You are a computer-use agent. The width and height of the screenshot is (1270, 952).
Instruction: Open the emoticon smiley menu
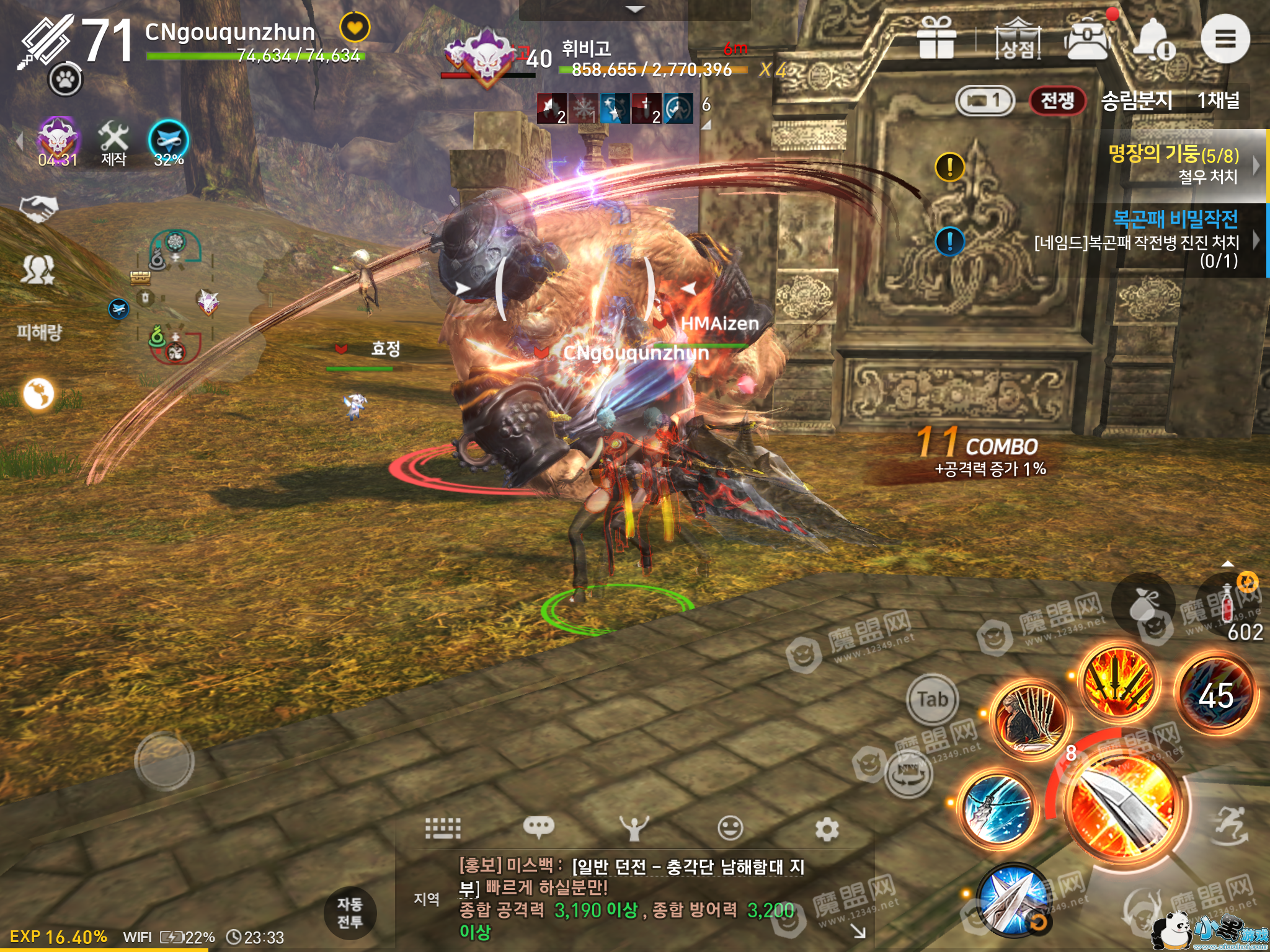[730, 827]
